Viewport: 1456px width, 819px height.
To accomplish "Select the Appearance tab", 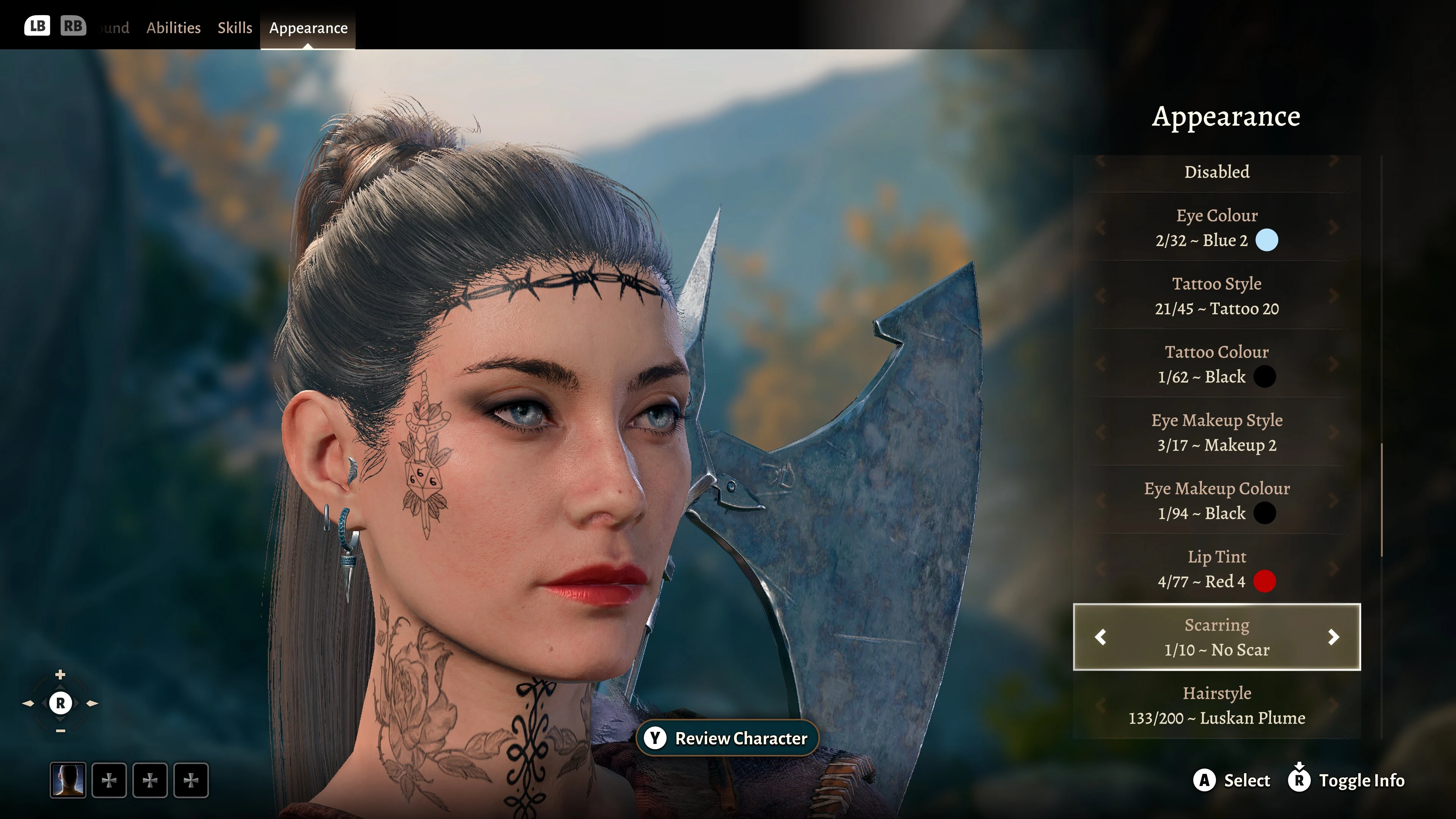I will (x=308, y=28).
